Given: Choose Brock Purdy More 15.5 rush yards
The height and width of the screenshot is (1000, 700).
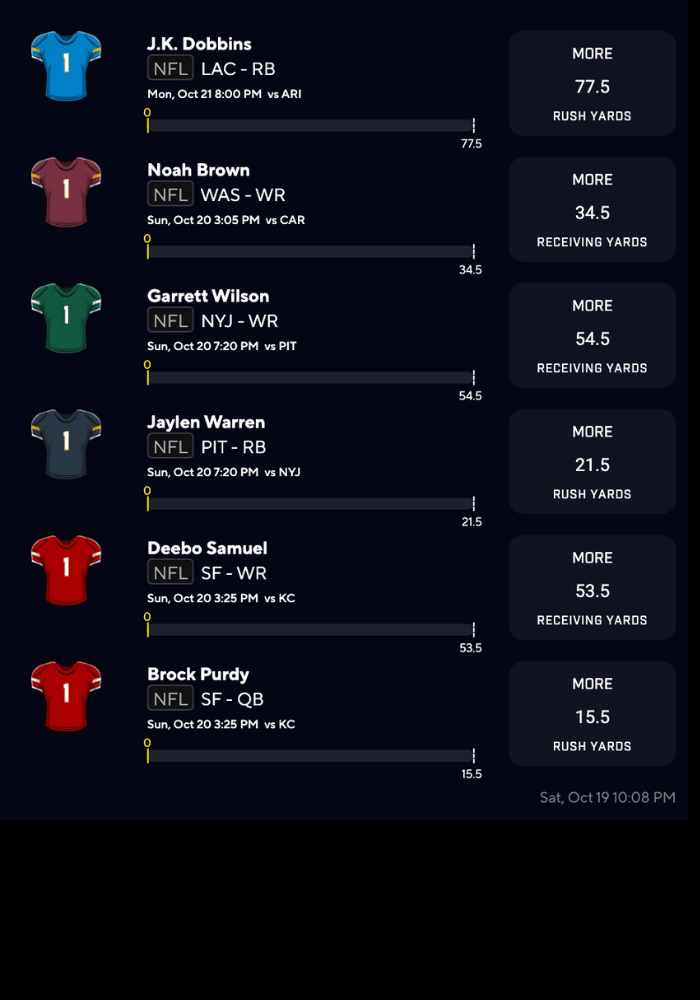Looking at the screenshot, I should (592, 713).
